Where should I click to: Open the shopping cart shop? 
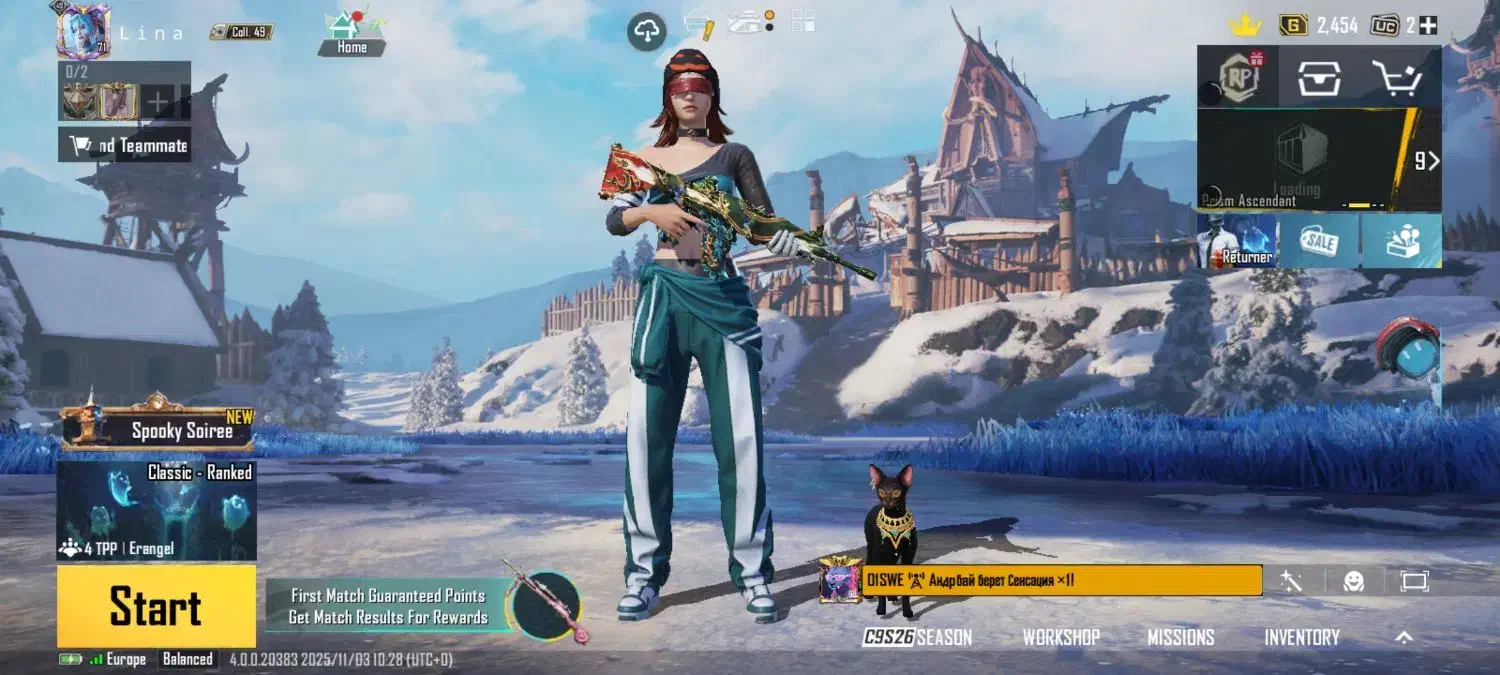1396,77
